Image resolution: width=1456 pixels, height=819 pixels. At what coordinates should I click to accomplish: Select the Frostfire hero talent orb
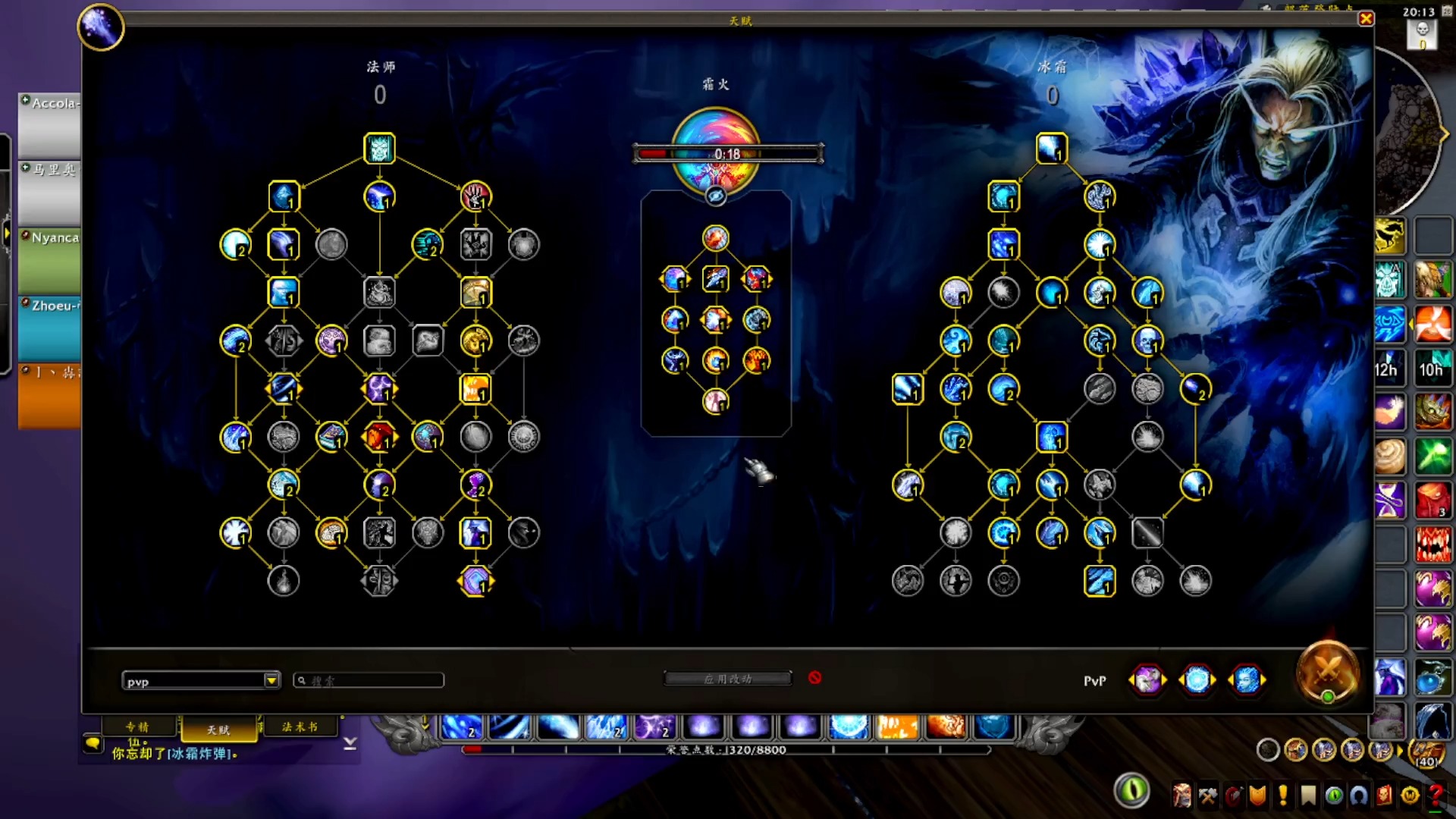tap(715, 148)
